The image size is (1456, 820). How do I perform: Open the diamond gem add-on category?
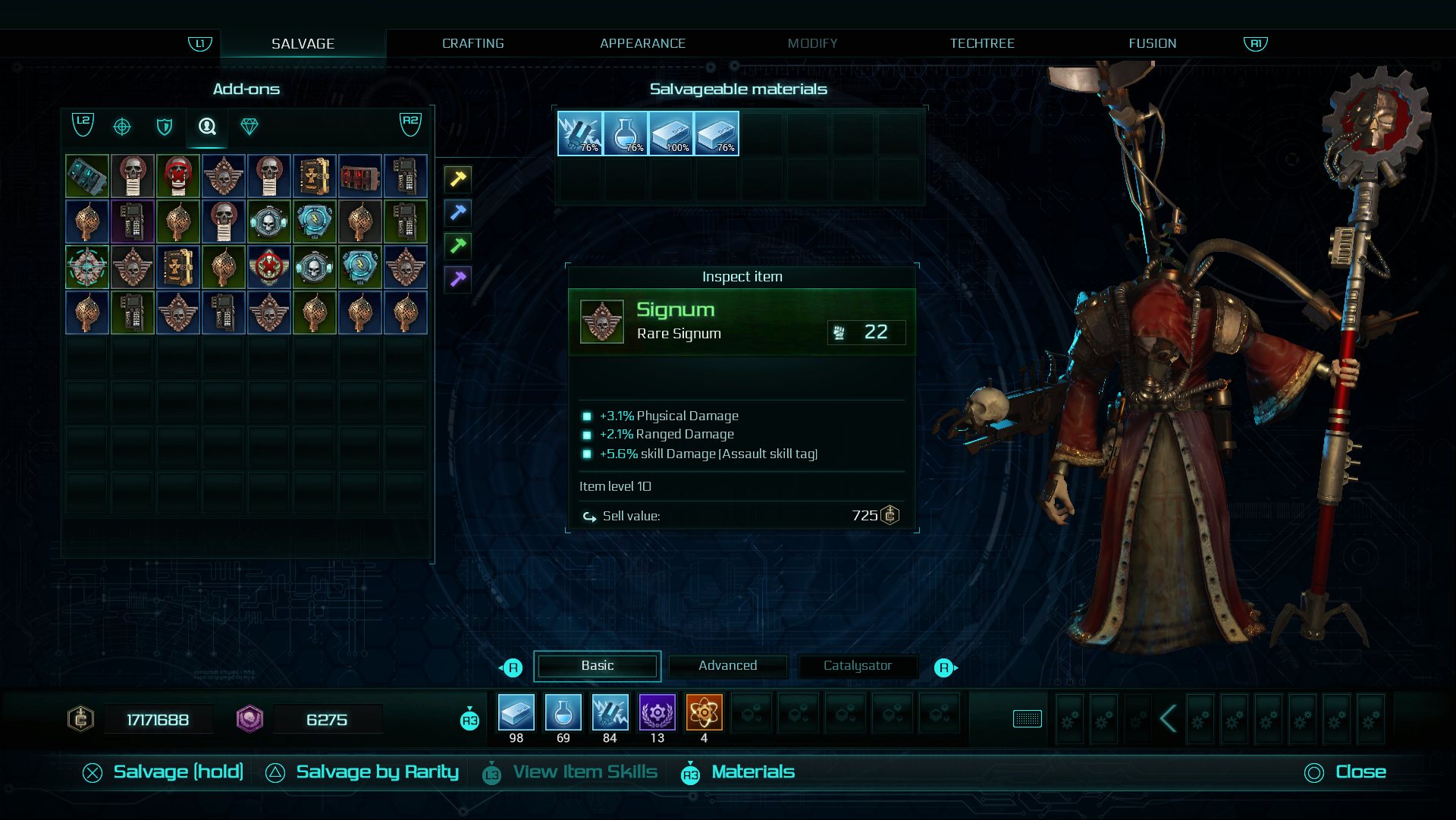pos(250,127)
